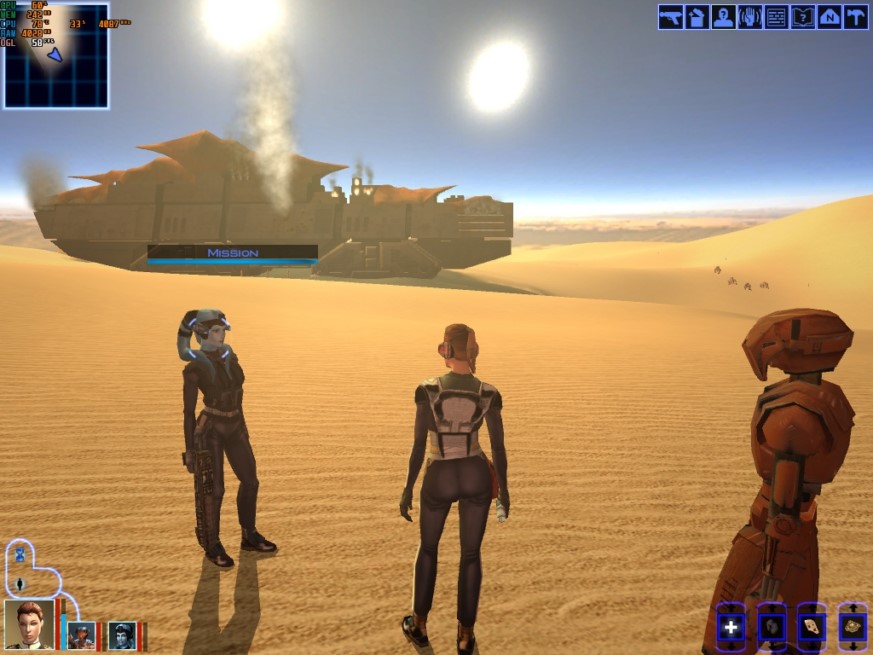Activate the dark grey item action slot
Screen dimensions: 873x655
tap(771, 628)
